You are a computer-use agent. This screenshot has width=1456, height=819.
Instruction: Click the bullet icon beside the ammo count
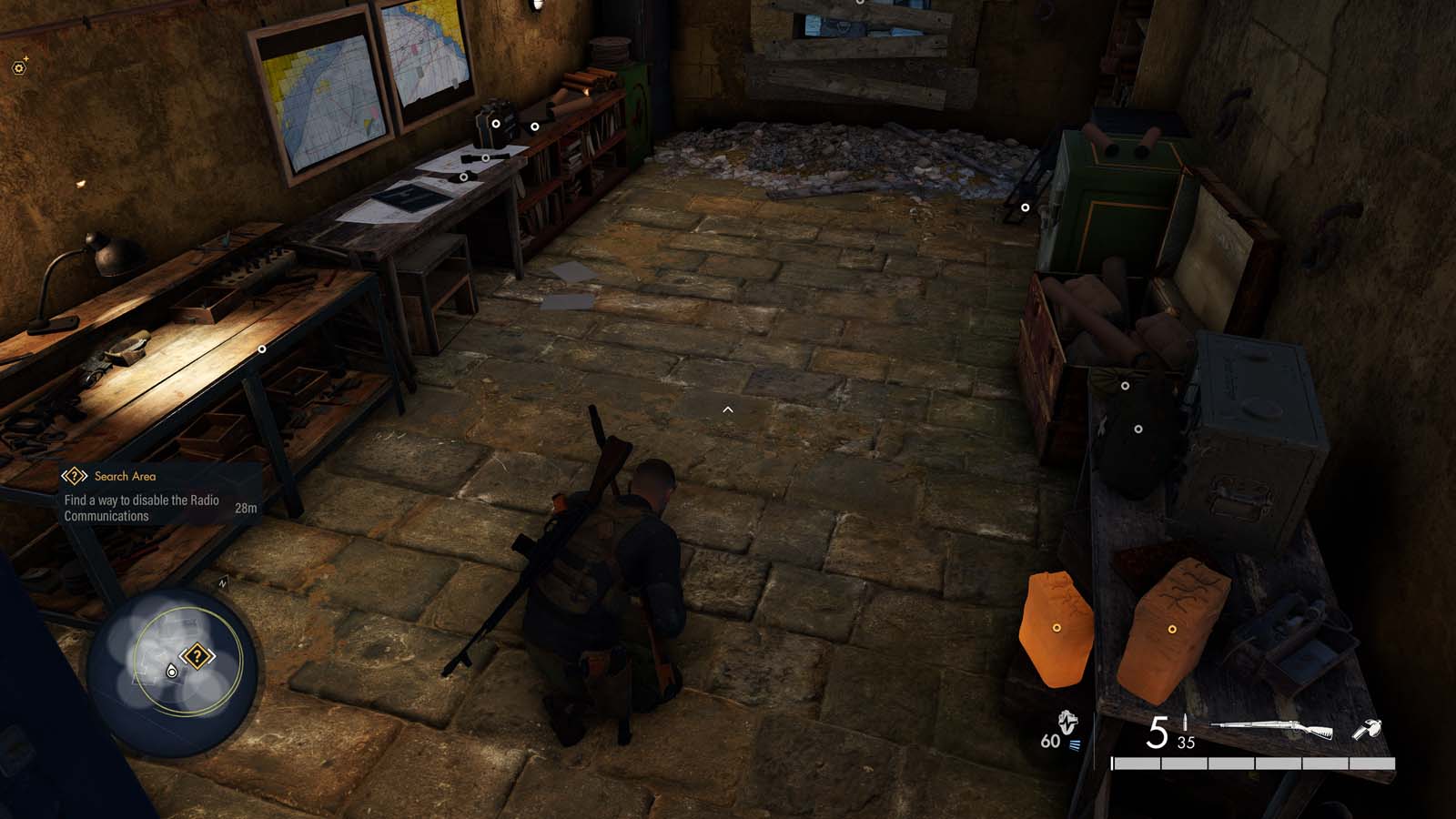[x=1186, y=722]
